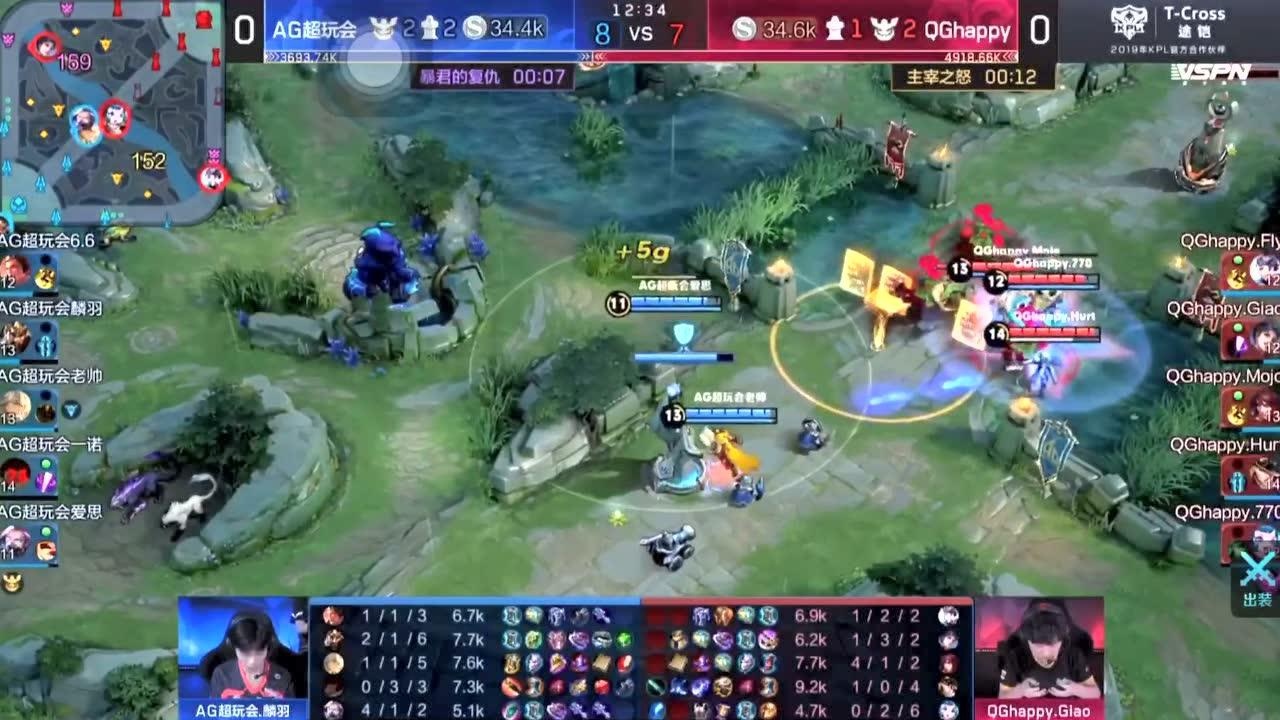Click the battlefield minimap

[x=110, y=110]
